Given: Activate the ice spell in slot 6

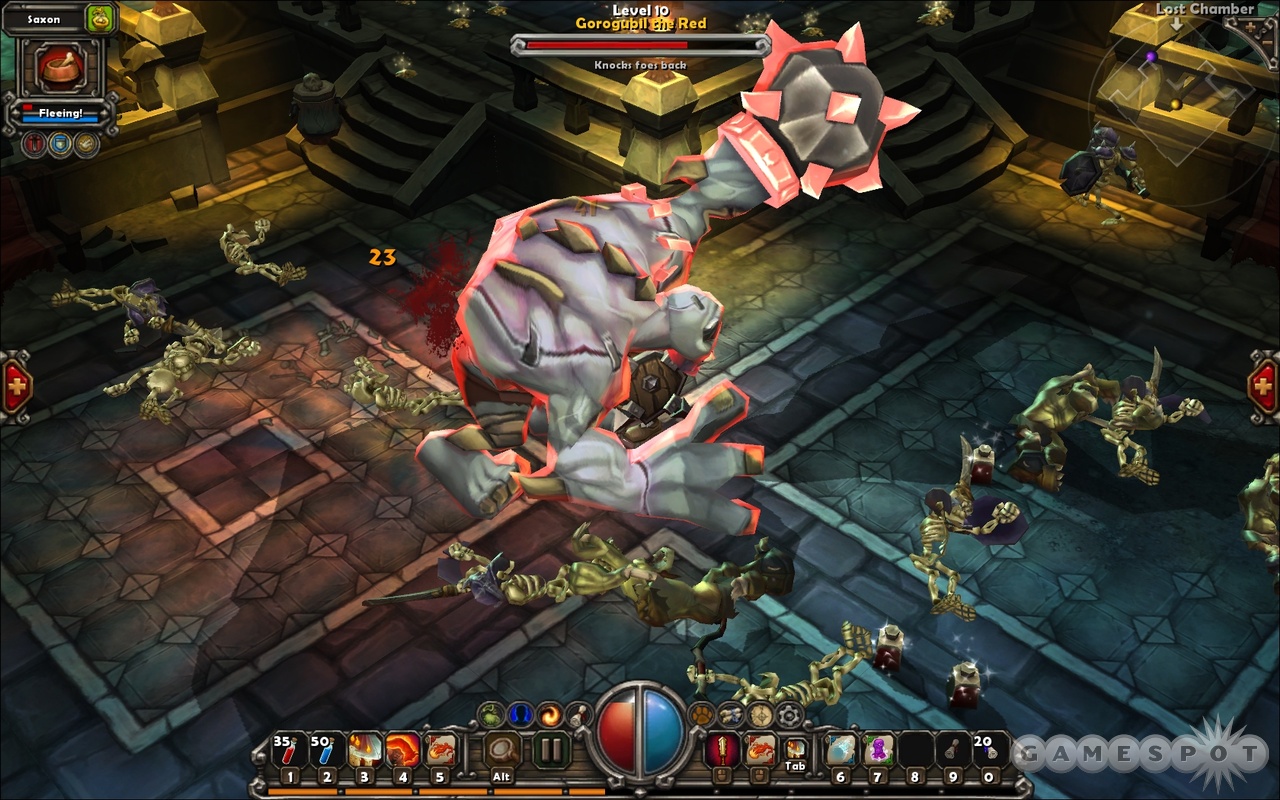Looking at the screenshot, I should click(x=840, y=750).
